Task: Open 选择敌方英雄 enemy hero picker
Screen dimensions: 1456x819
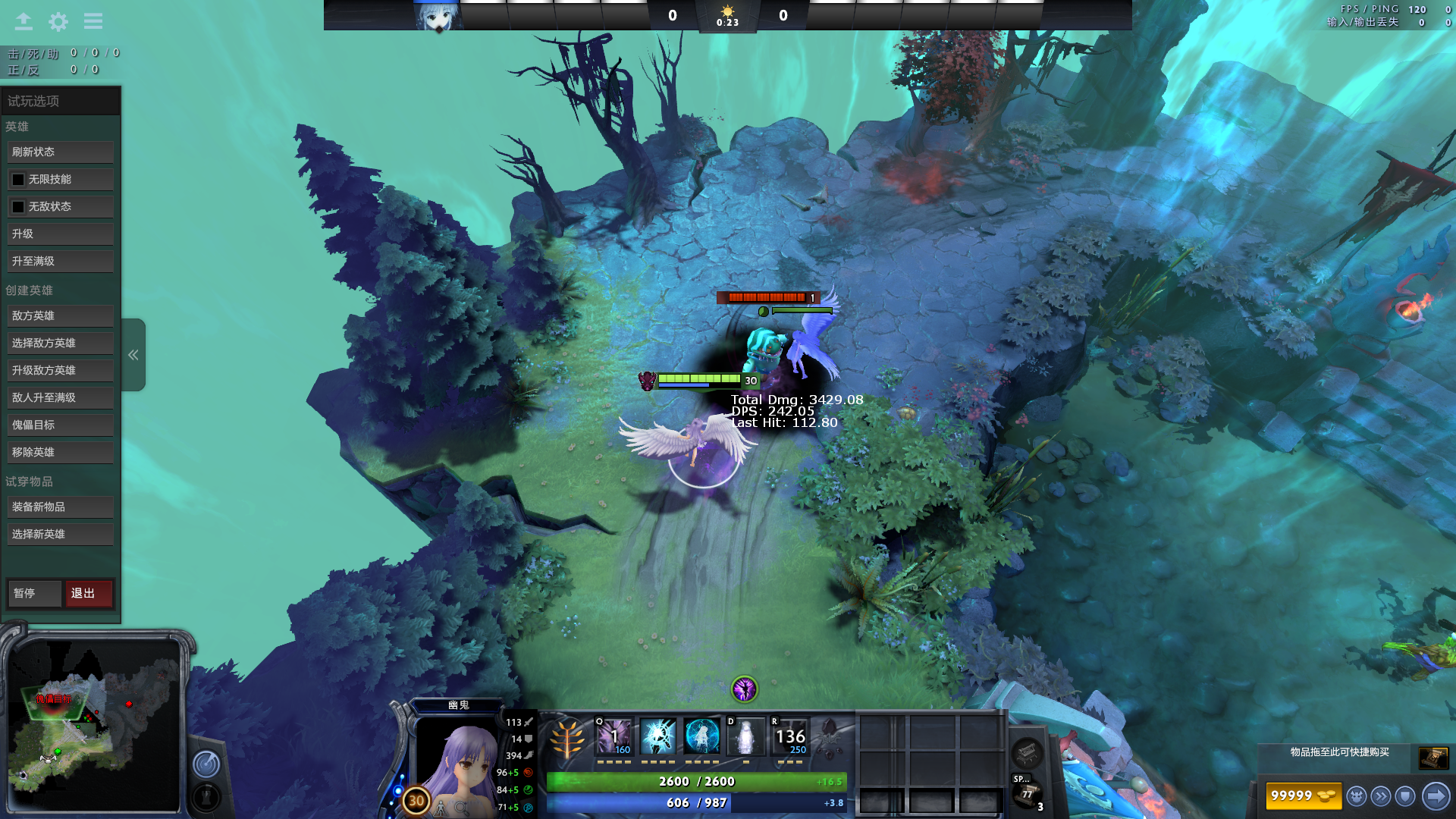Action: point(60,344)
